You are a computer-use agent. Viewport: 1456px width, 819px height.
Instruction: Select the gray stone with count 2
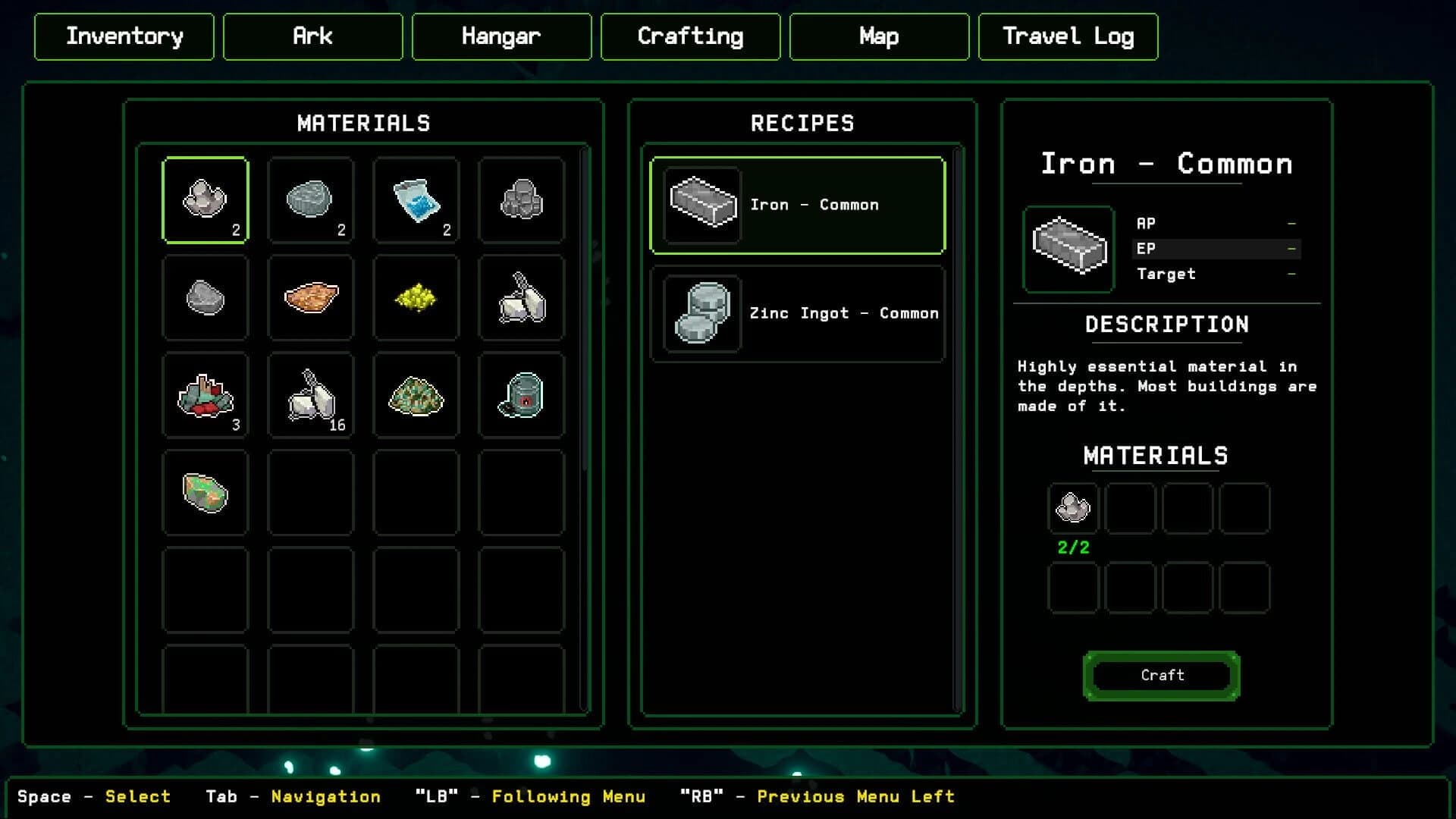[x=311, y=199]
